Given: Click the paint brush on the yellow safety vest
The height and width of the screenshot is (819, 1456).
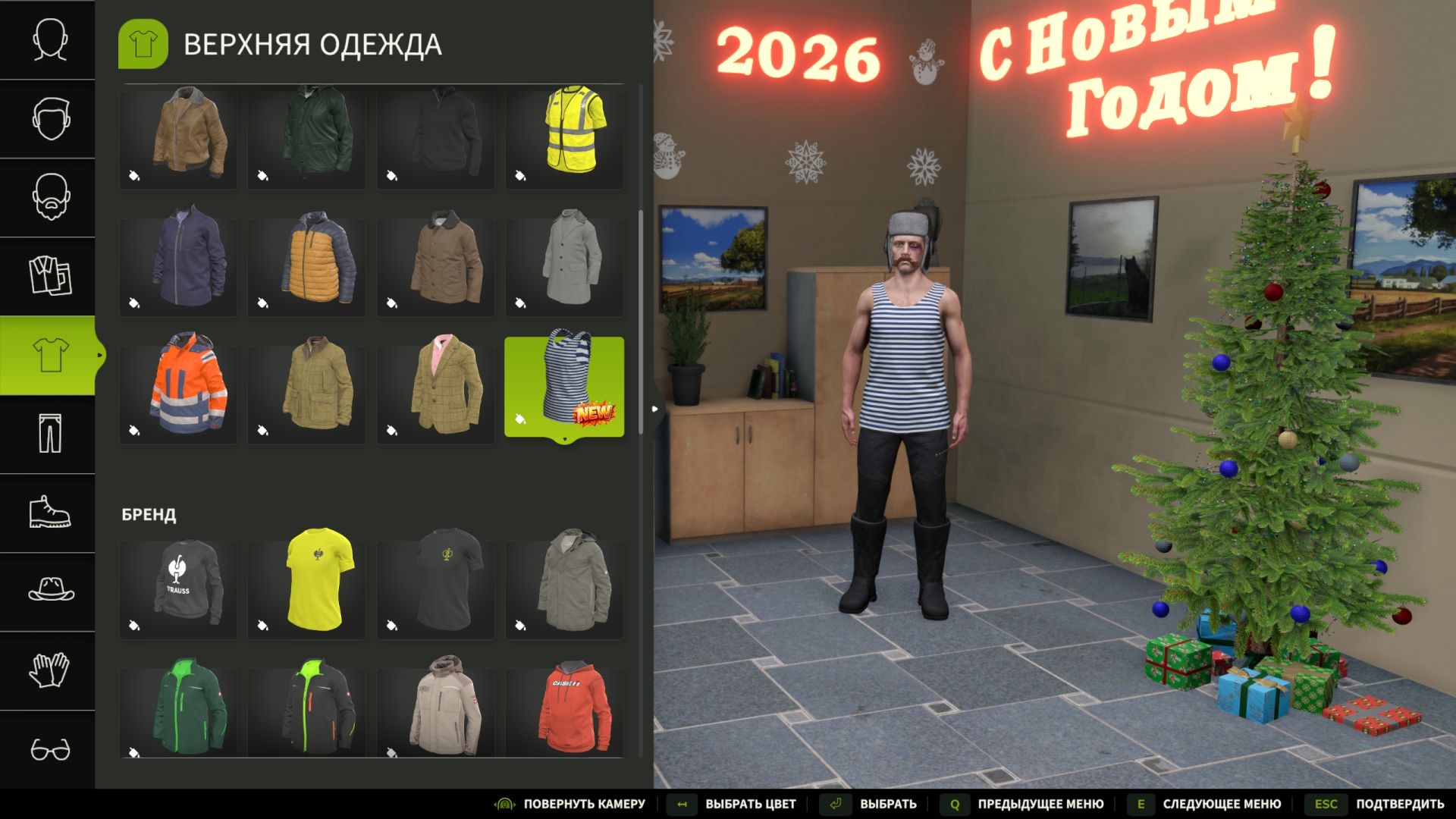Looking at the screenshot, I should click(519, 174).
